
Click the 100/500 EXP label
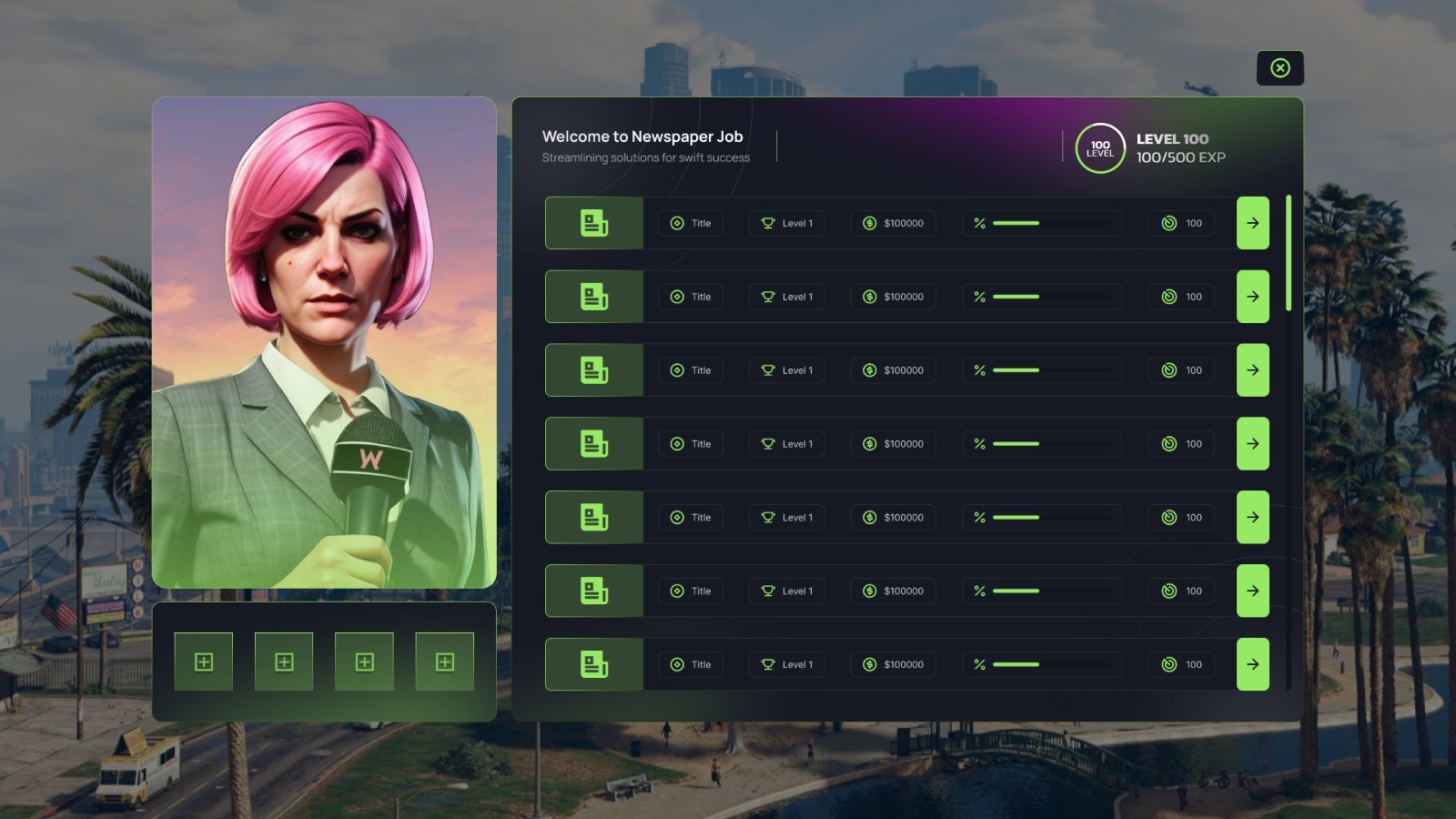(1179, 157)
